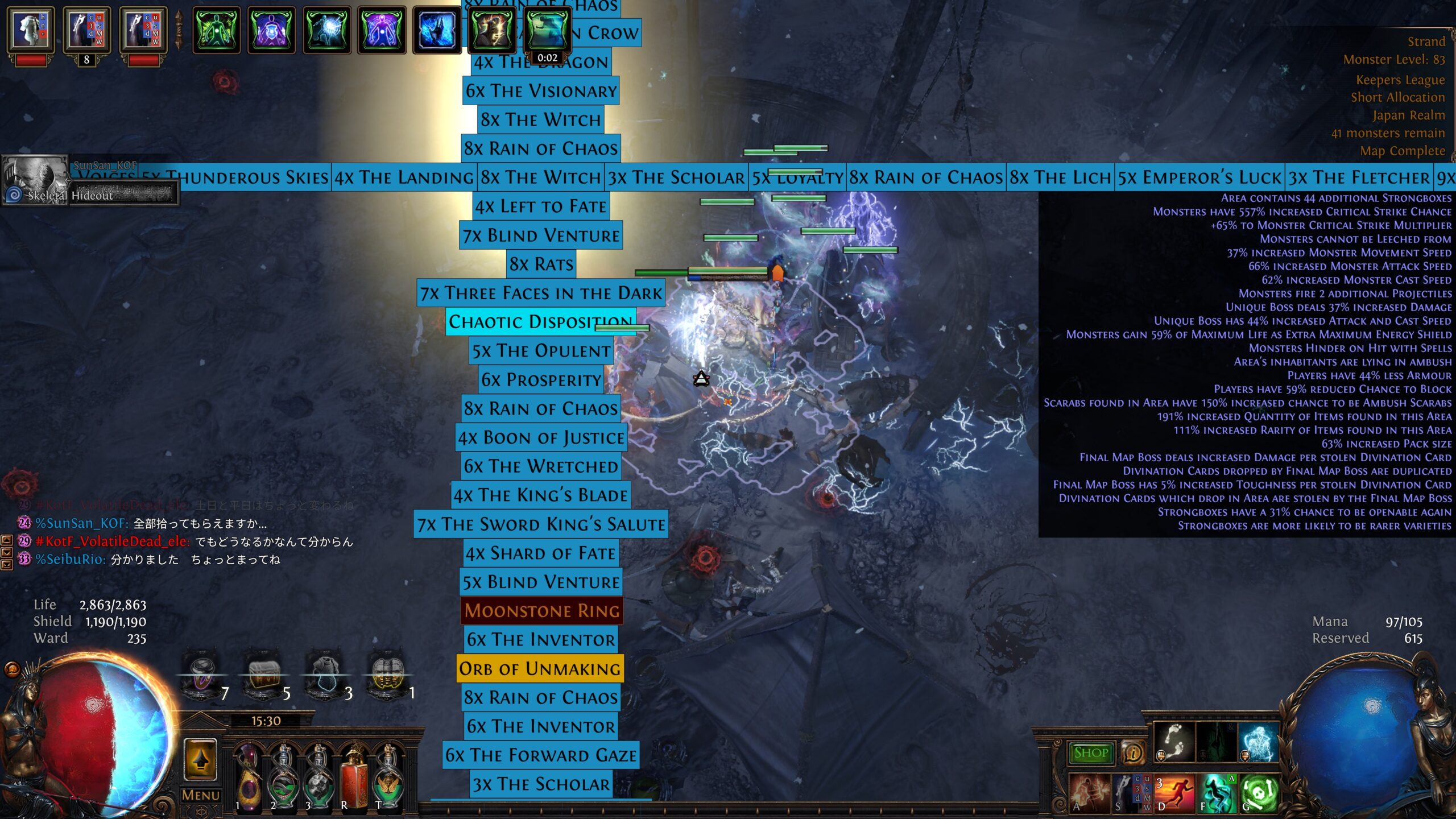
Task: Pick up the Orb of Unmaking label
Action: (x=540, y=668)
